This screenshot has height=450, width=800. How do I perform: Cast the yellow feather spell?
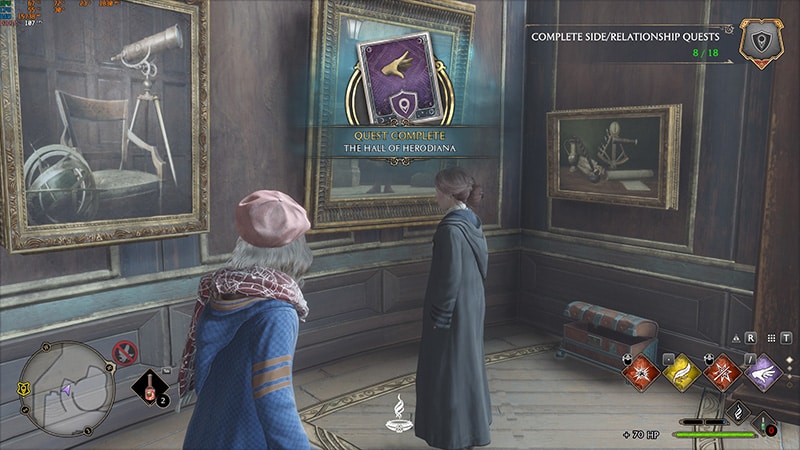[x=680, y=371]
